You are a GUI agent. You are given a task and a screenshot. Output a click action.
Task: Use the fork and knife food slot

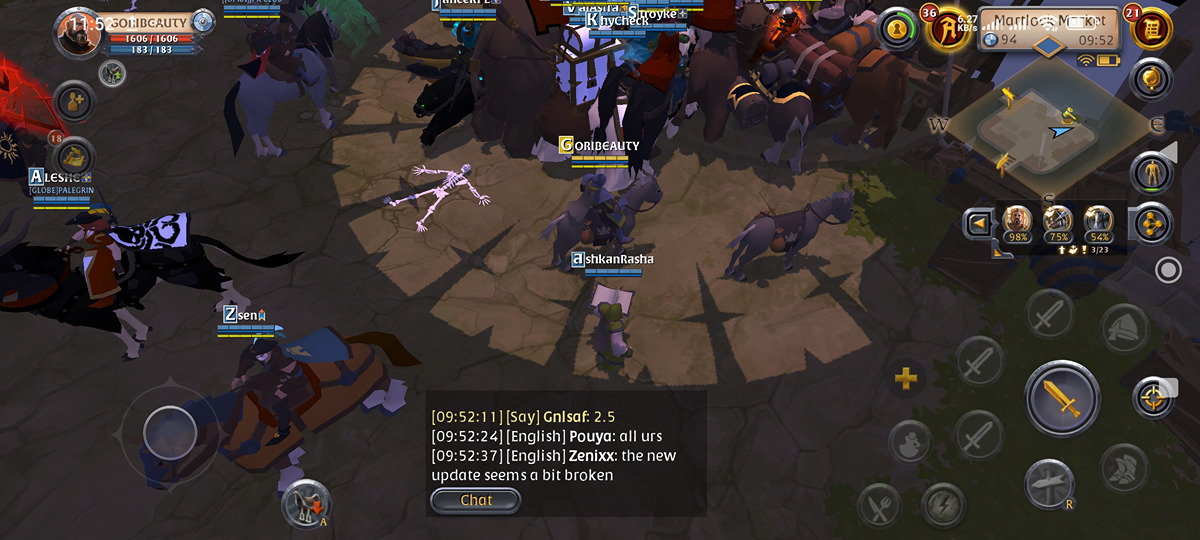pos(879,505)
